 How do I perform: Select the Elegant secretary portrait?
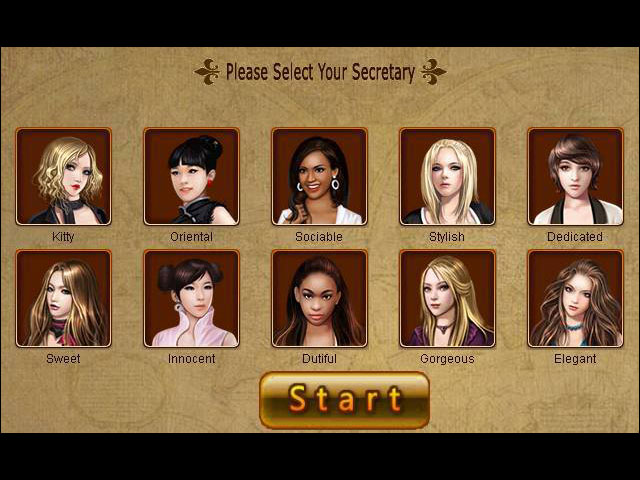(x=575, y=298)
